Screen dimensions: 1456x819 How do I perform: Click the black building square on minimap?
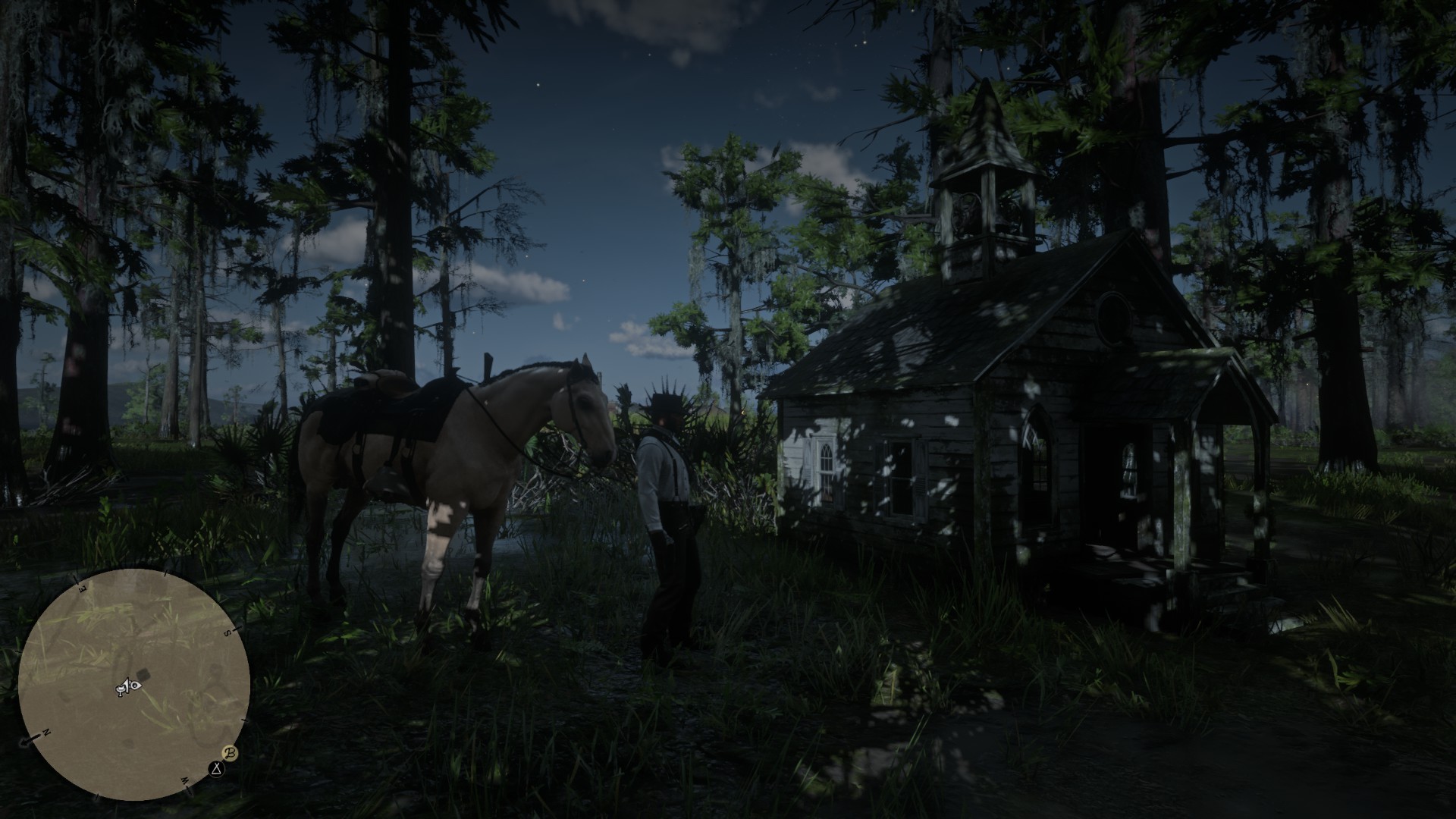click(x=143, y=676)
